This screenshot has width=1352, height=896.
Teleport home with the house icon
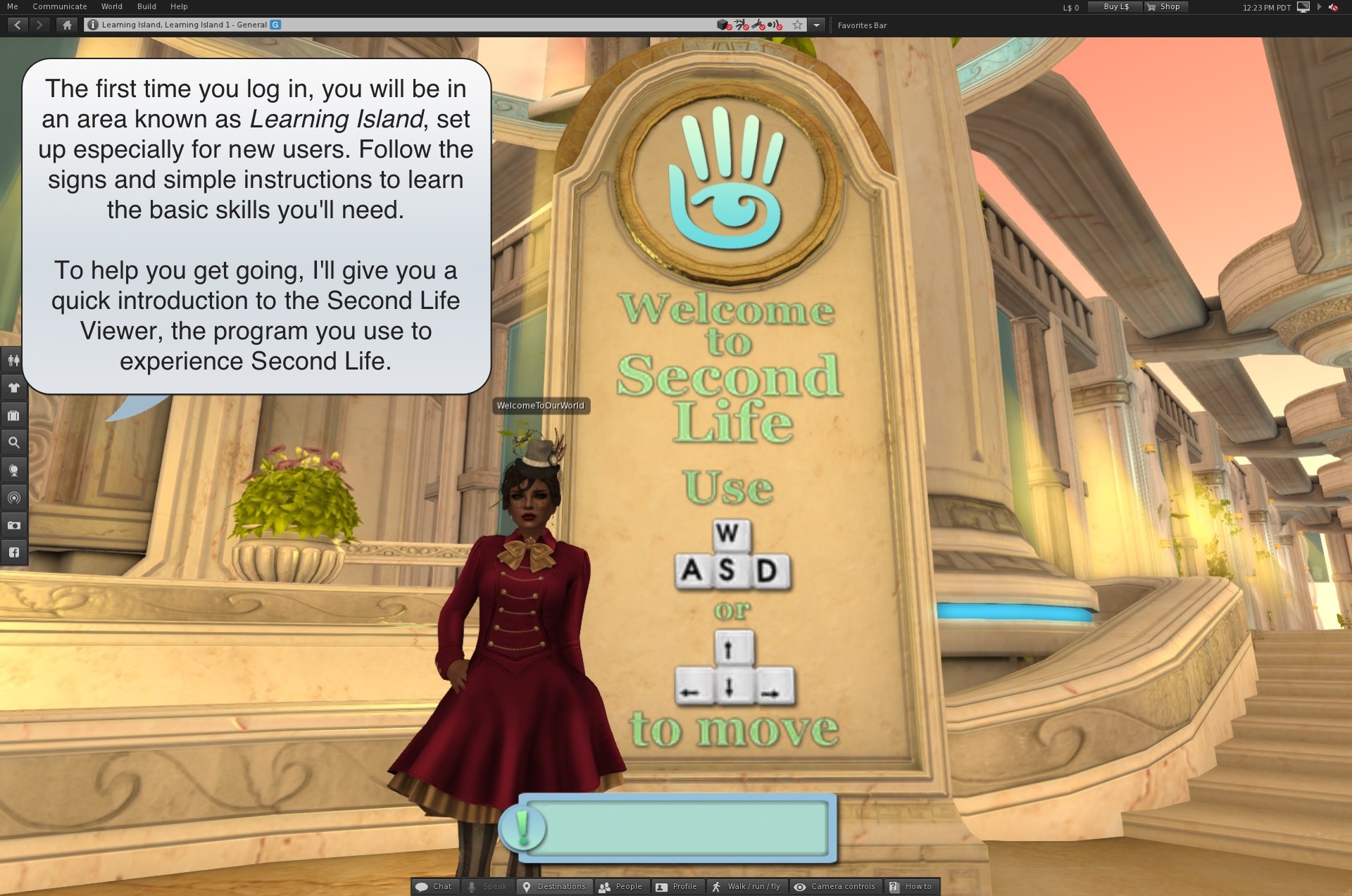[67, 25]
